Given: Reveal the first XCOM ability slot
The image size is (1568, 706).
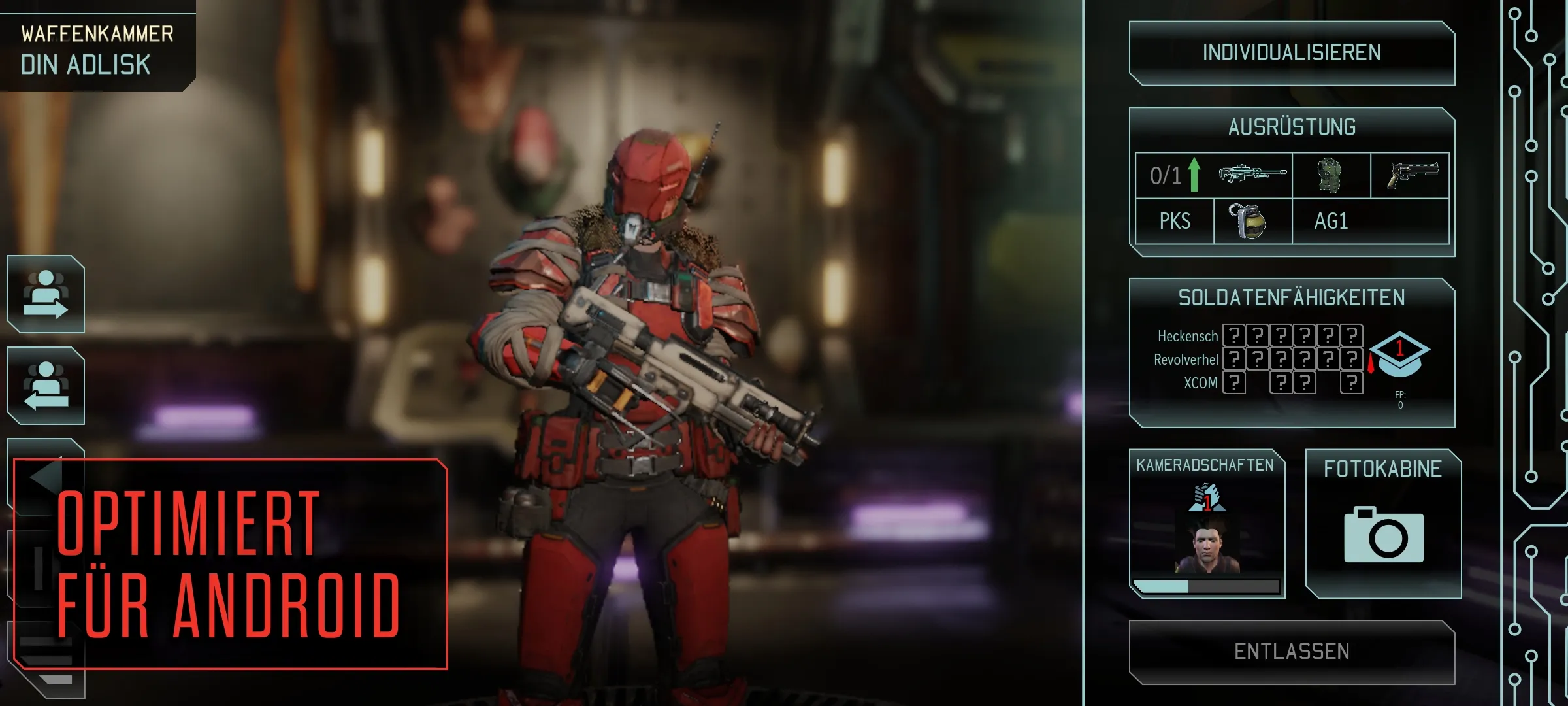Looking at the screenshot, I should 1233,382.
